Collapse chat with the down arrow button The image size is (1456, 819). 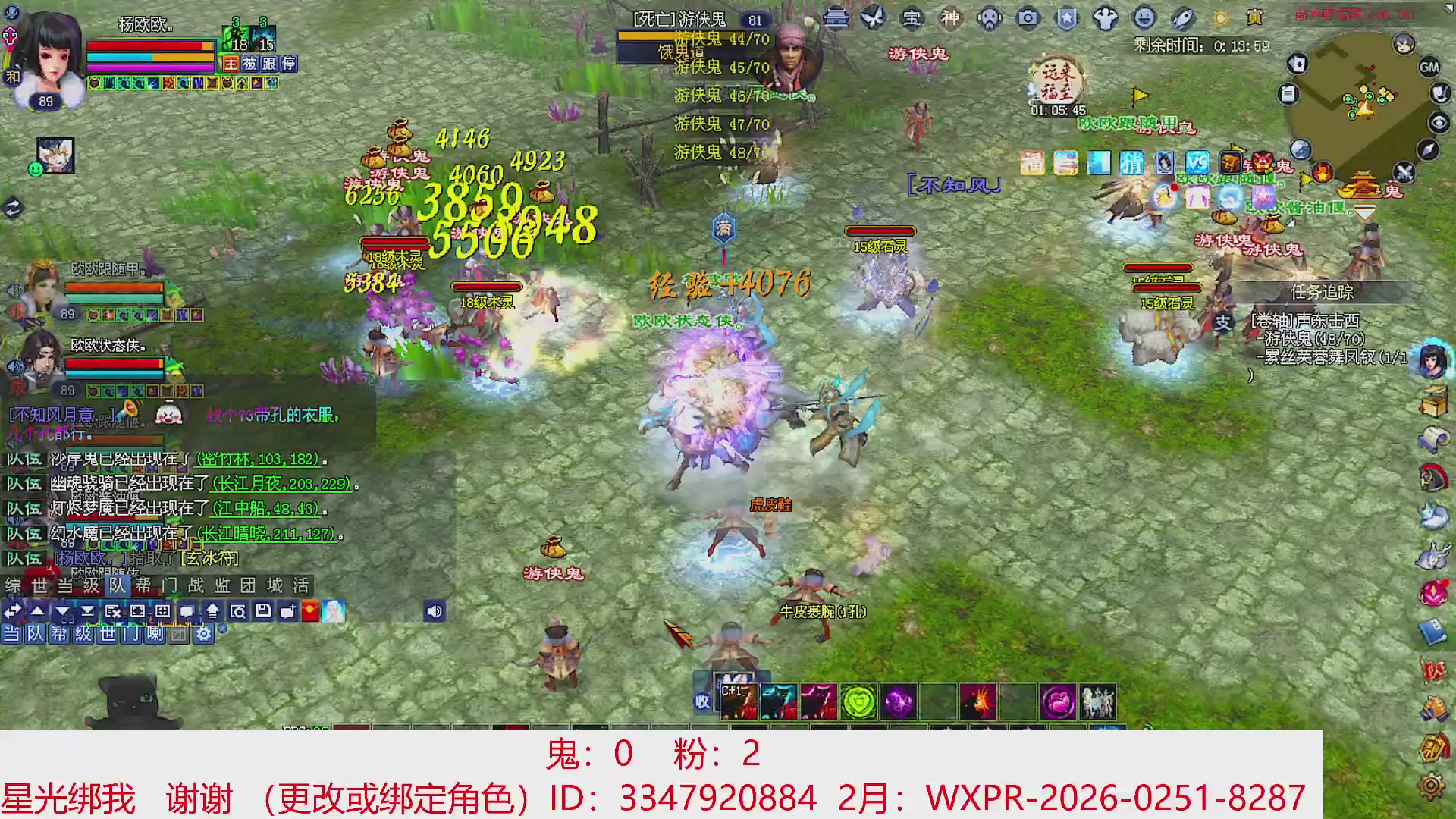point(62,610)
